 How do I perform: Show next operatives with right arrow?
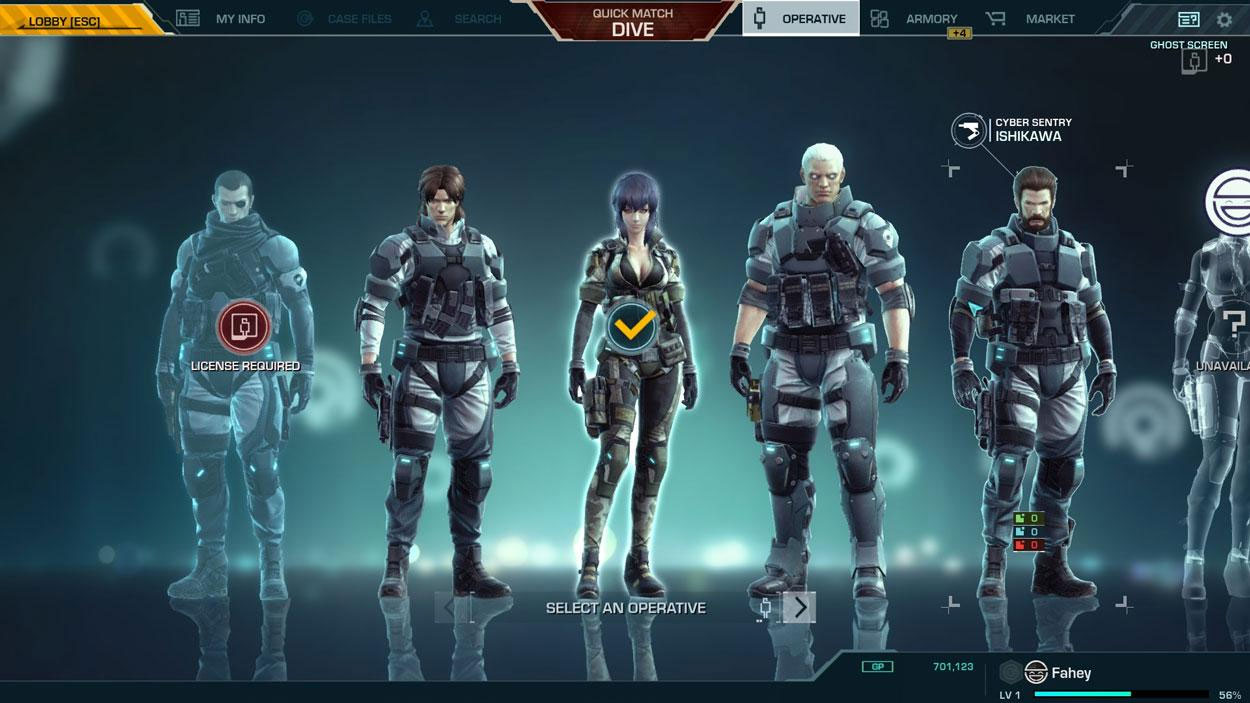pos(799,607)
